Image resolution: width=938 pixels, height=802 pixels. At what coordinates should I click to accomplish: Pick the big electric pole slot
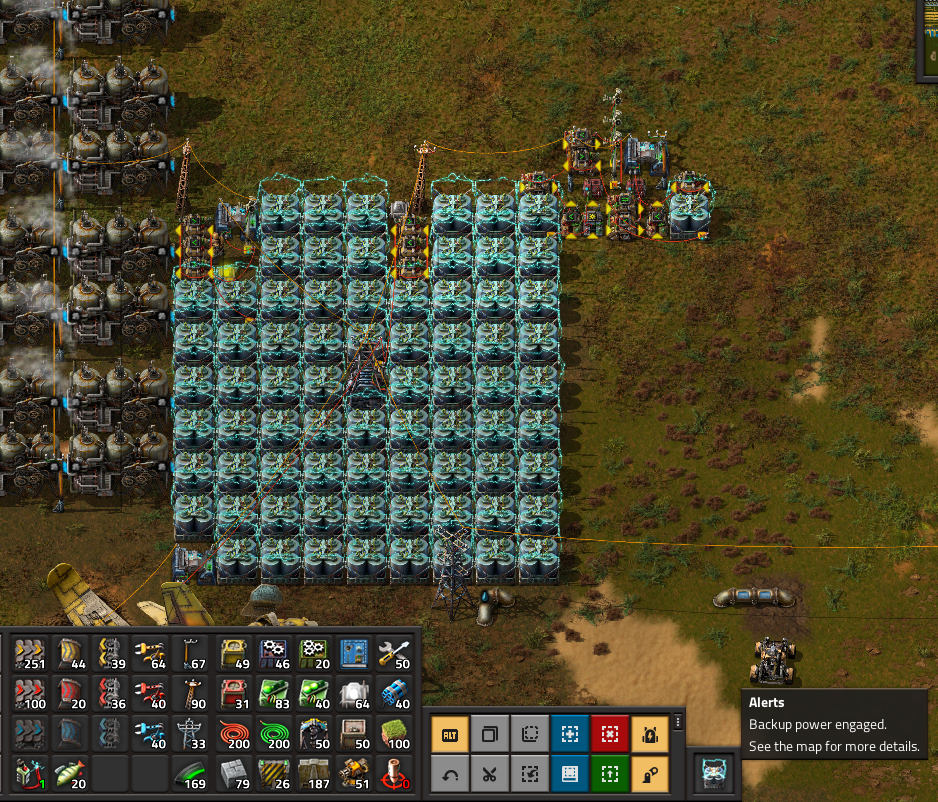coord(193,734)
